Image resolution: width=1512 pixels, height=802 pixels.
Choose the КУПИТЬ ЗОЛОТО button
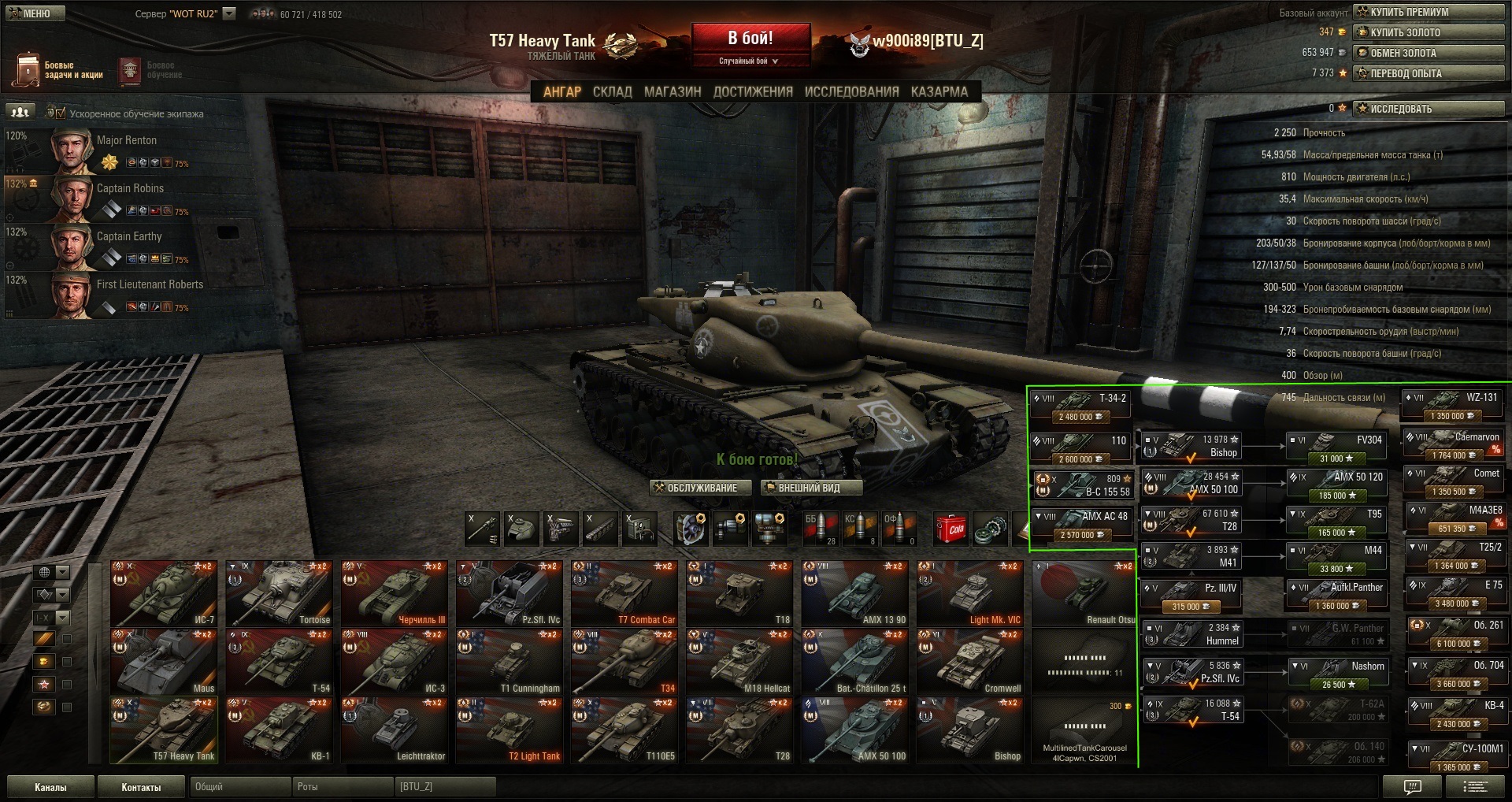click(1429, 32)
